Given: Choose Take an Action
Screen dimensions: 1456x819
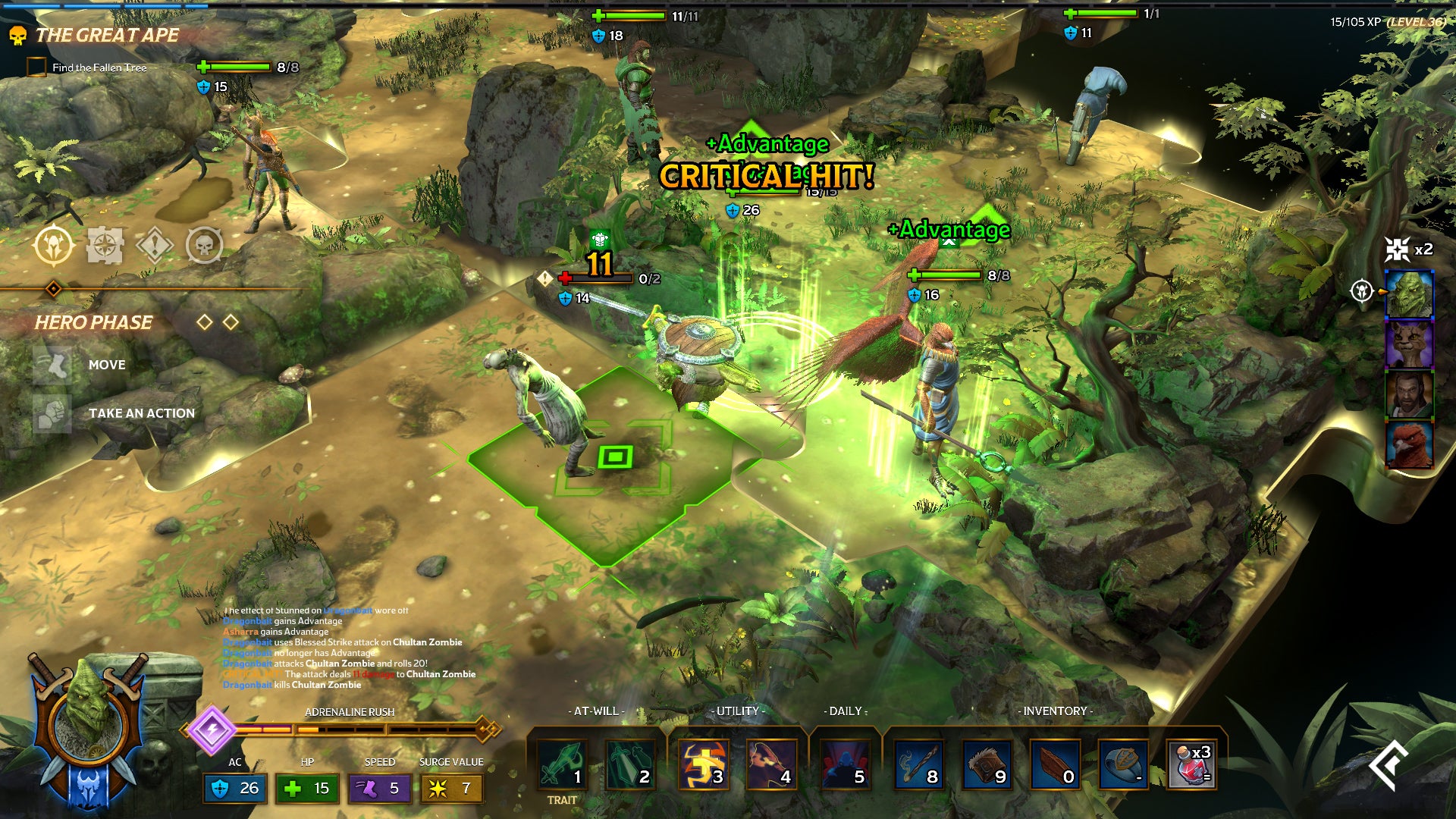Looking at the screenshot, I should [x=141, y=413].
